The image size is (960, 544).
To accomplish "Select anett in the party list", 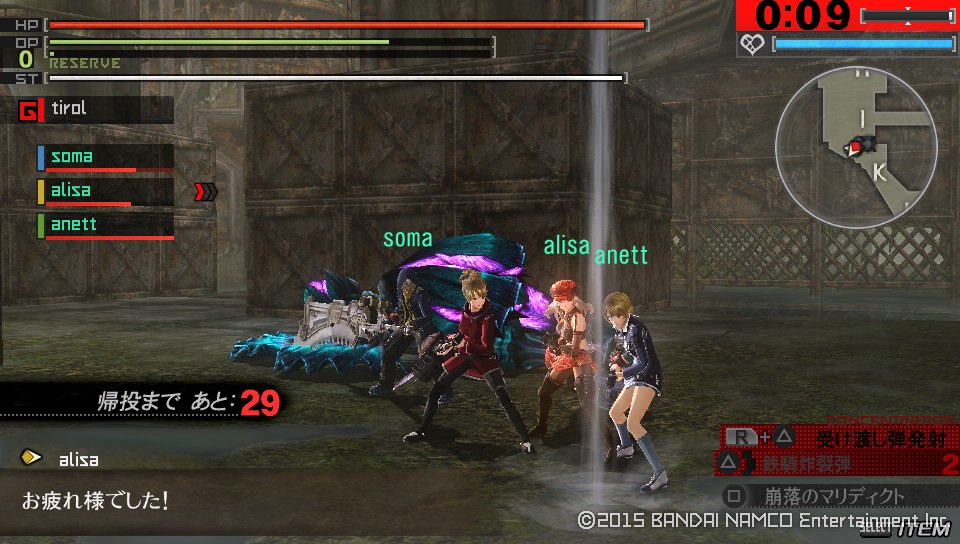I will (x=105, y=225).
